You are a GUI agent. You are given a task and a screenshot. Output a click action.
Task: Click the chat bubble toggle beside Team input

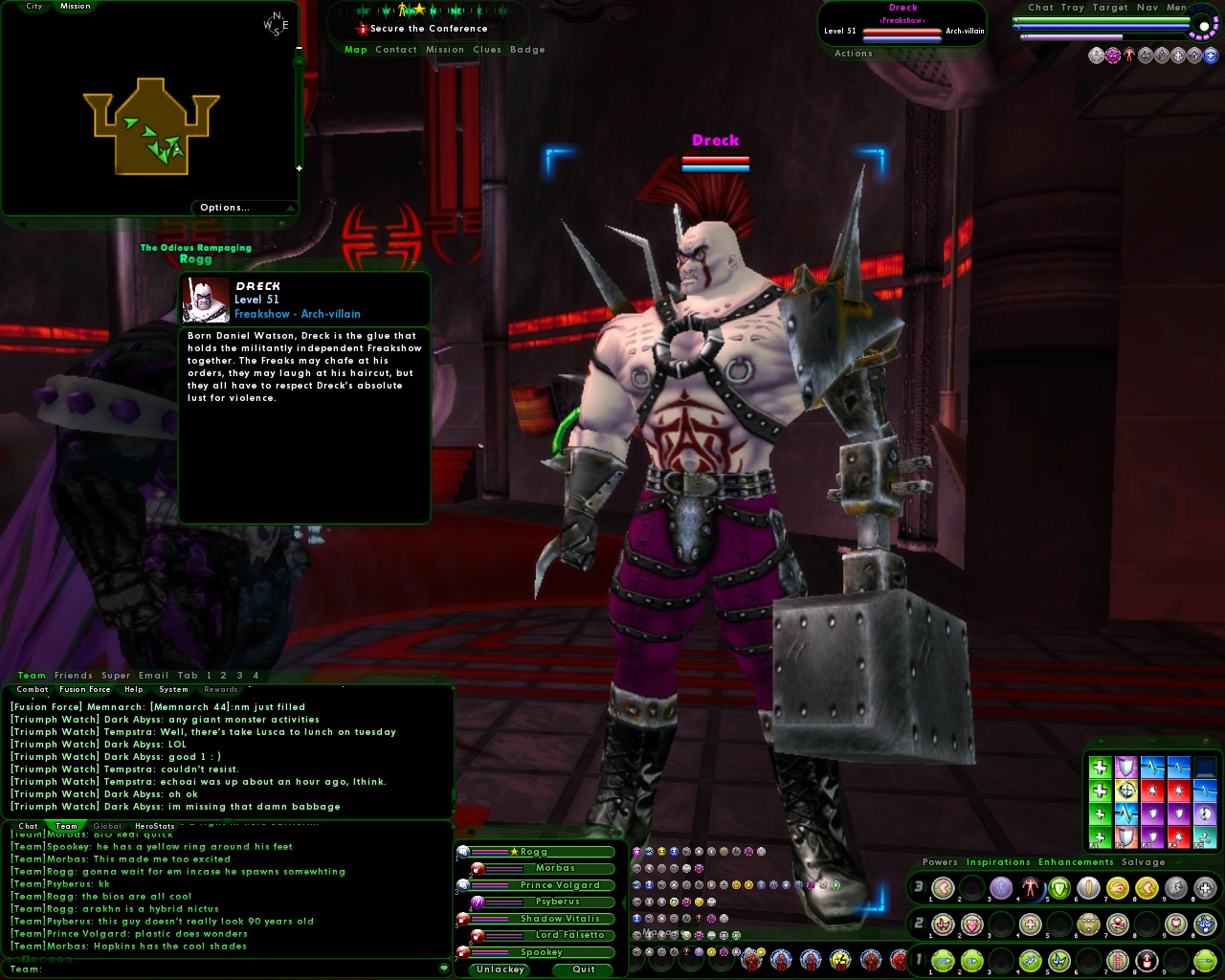443,969
